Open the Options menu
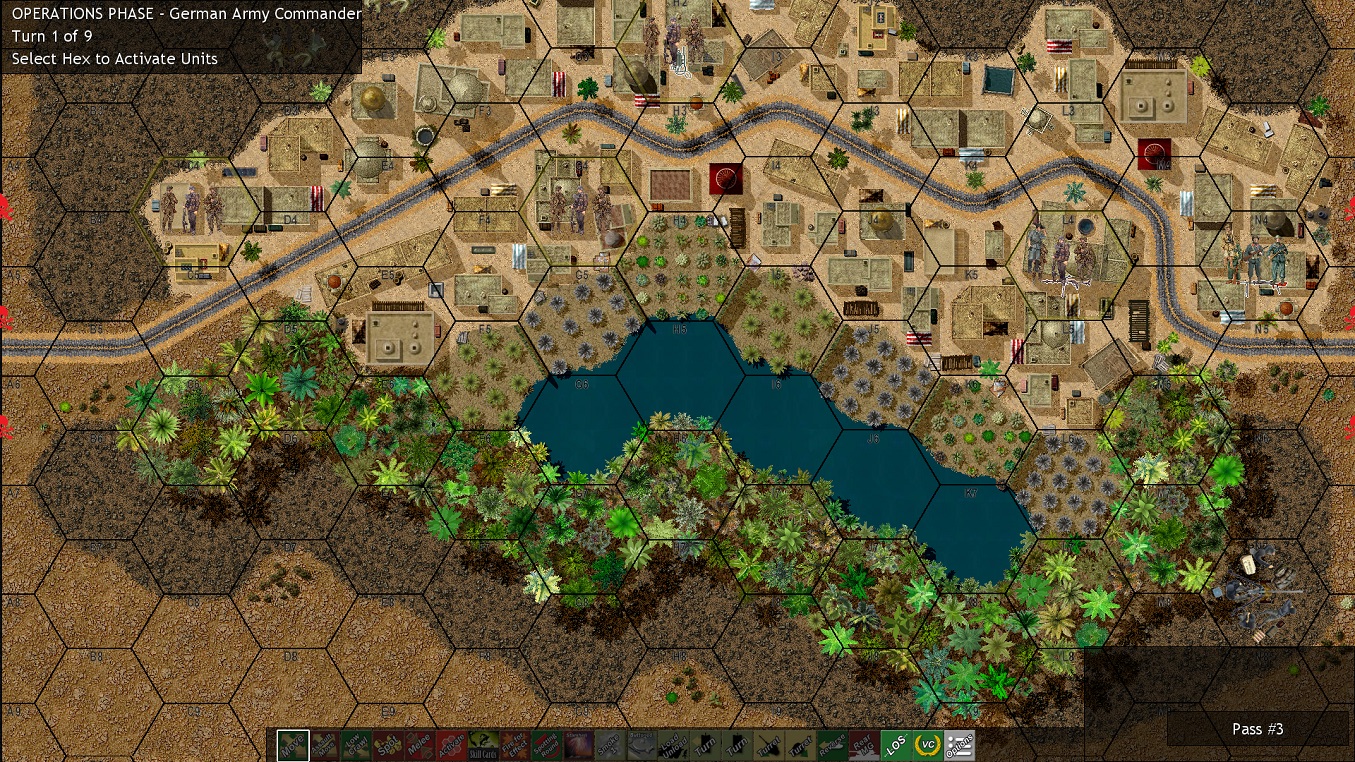This screenshot has width=1355, height=762. click(x=958, y=745)
